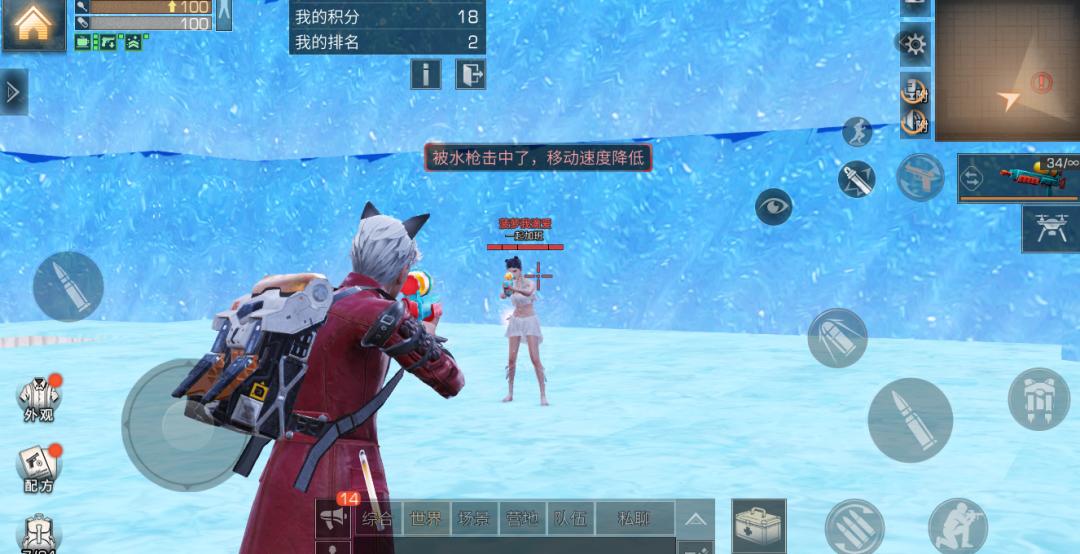The image size is (1080, 554).
Task: Select the water gun weapon slot
Action: (1019, 178)
